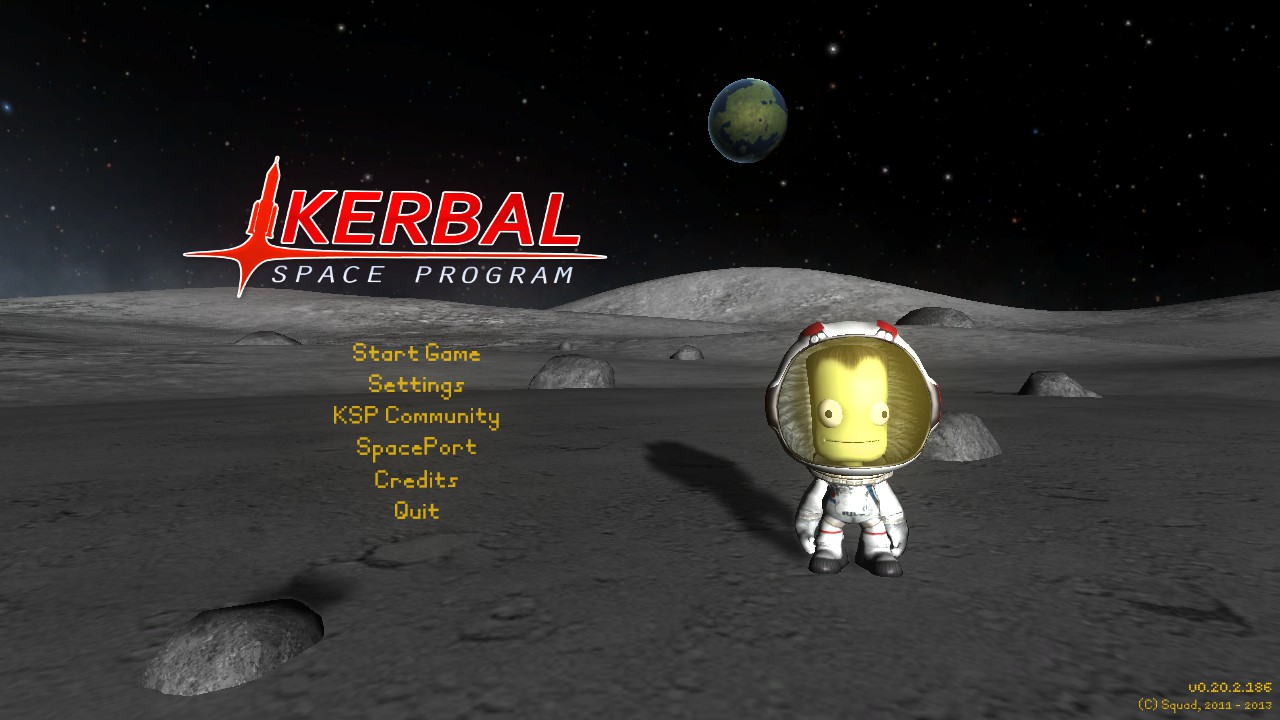Choose SpacePort from the menu list

416,448
